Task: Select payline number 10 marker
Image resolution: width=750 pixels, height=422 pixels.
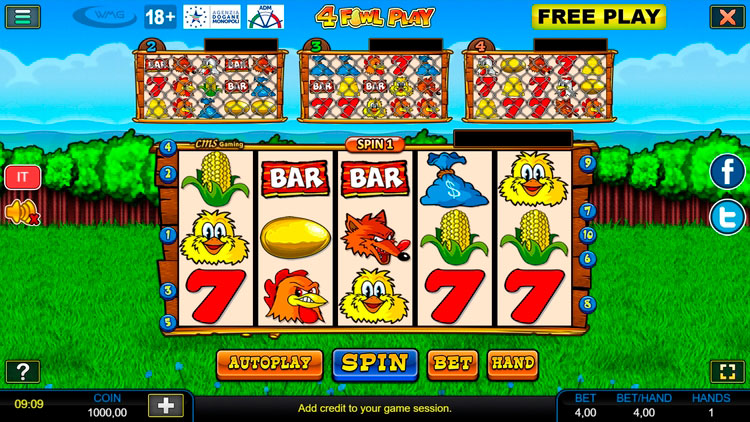Action: coord(588,235)
